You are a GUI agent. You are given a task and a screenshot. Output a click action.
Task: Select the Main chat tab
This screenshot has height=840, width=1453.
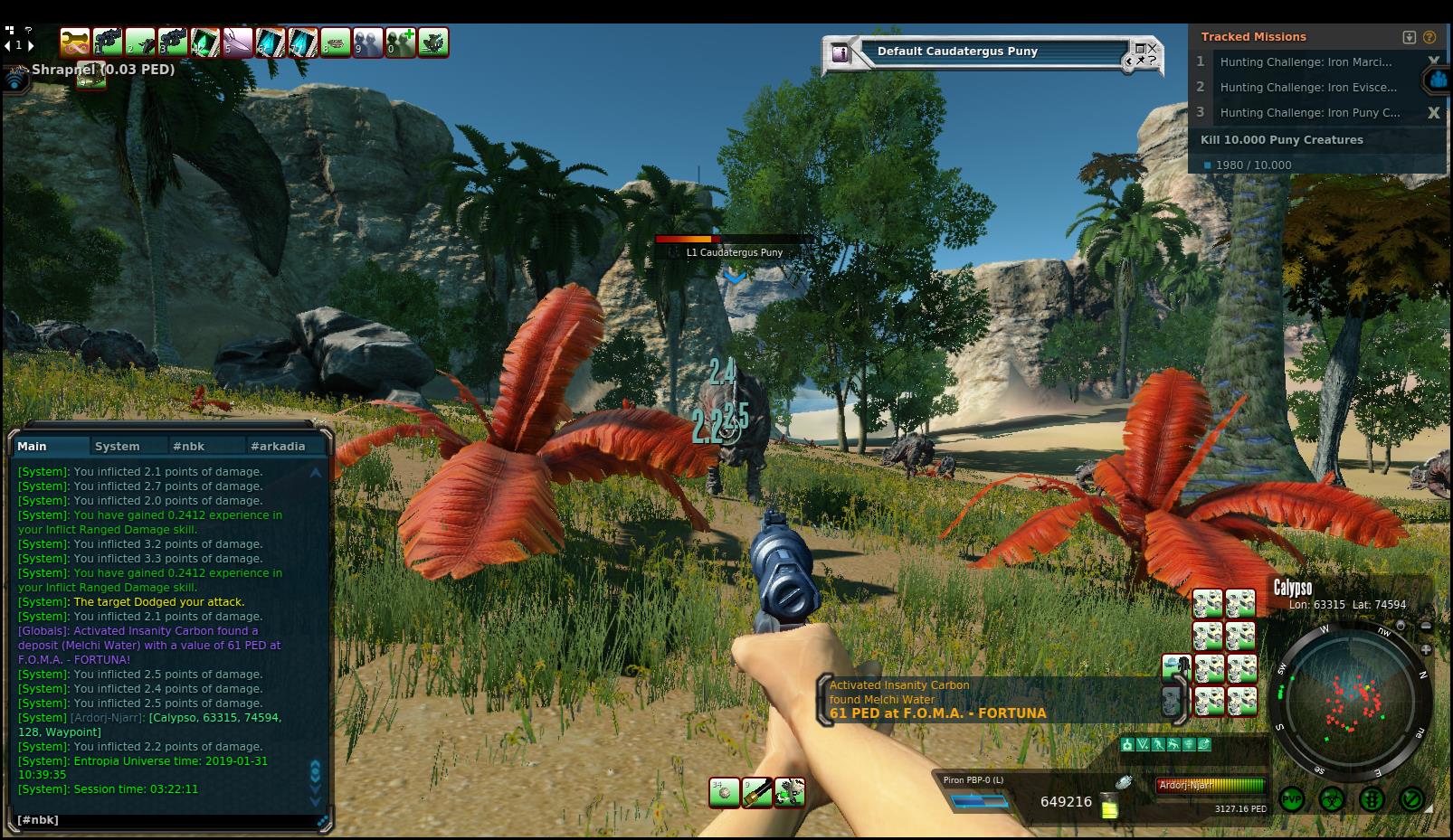(x=33, y=446)
